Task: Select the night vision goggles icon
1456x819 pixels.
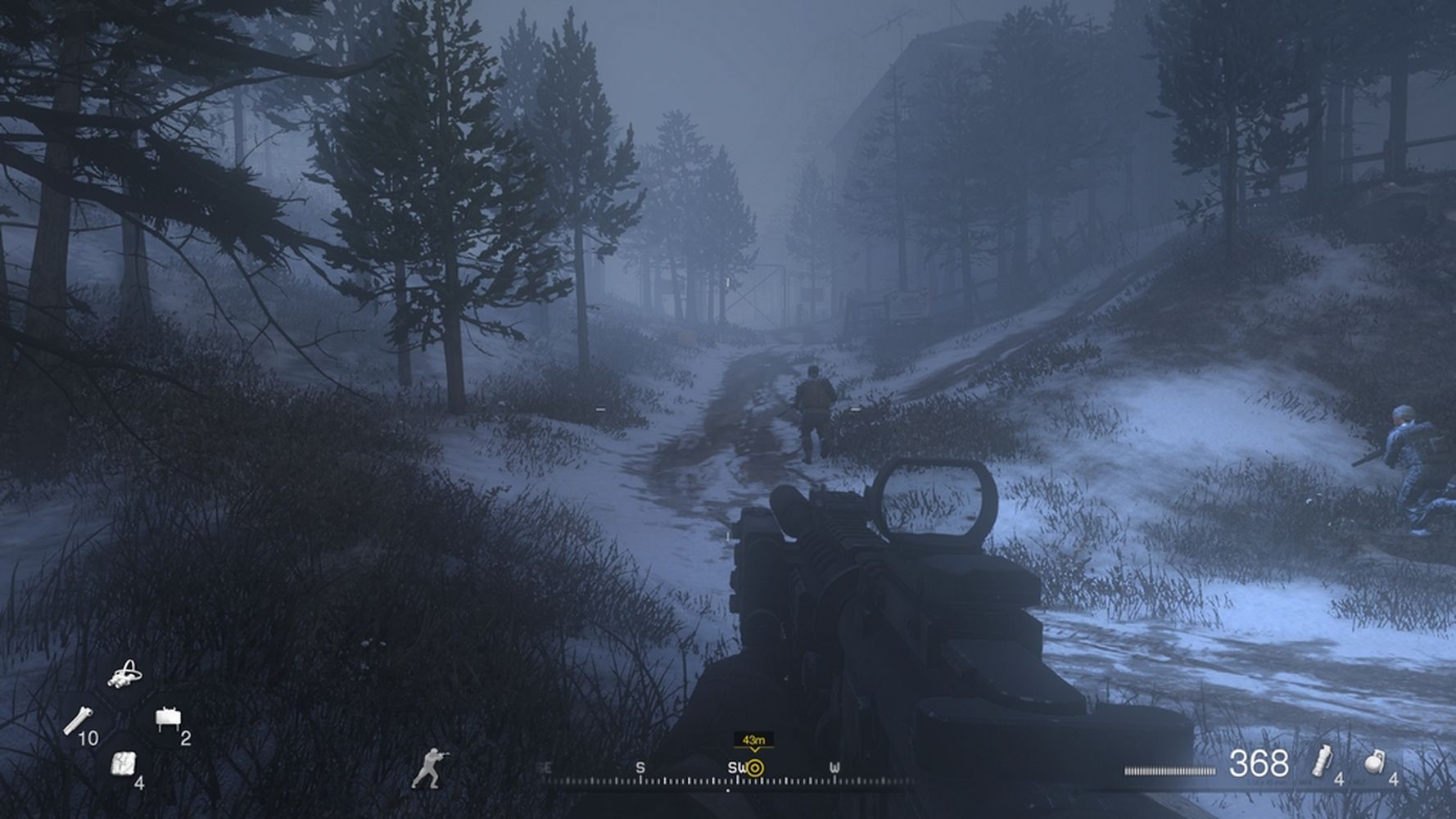Action: [x=125, y=674]
